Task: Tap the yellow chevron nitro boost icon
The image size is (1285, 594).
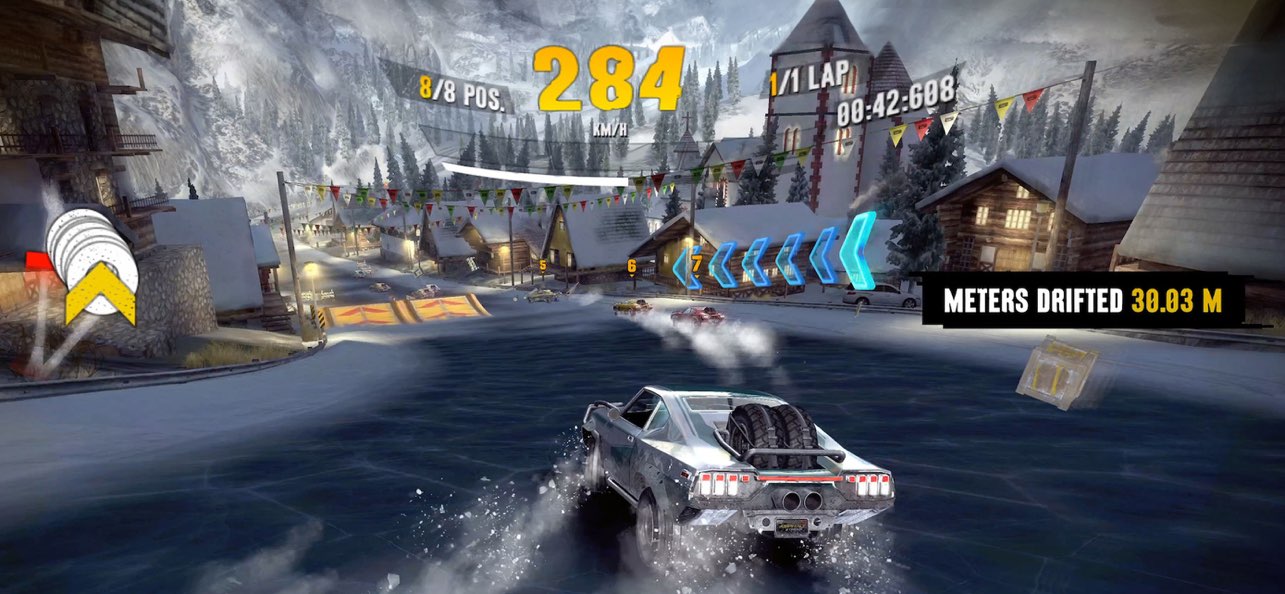Action: pos(101,296)
